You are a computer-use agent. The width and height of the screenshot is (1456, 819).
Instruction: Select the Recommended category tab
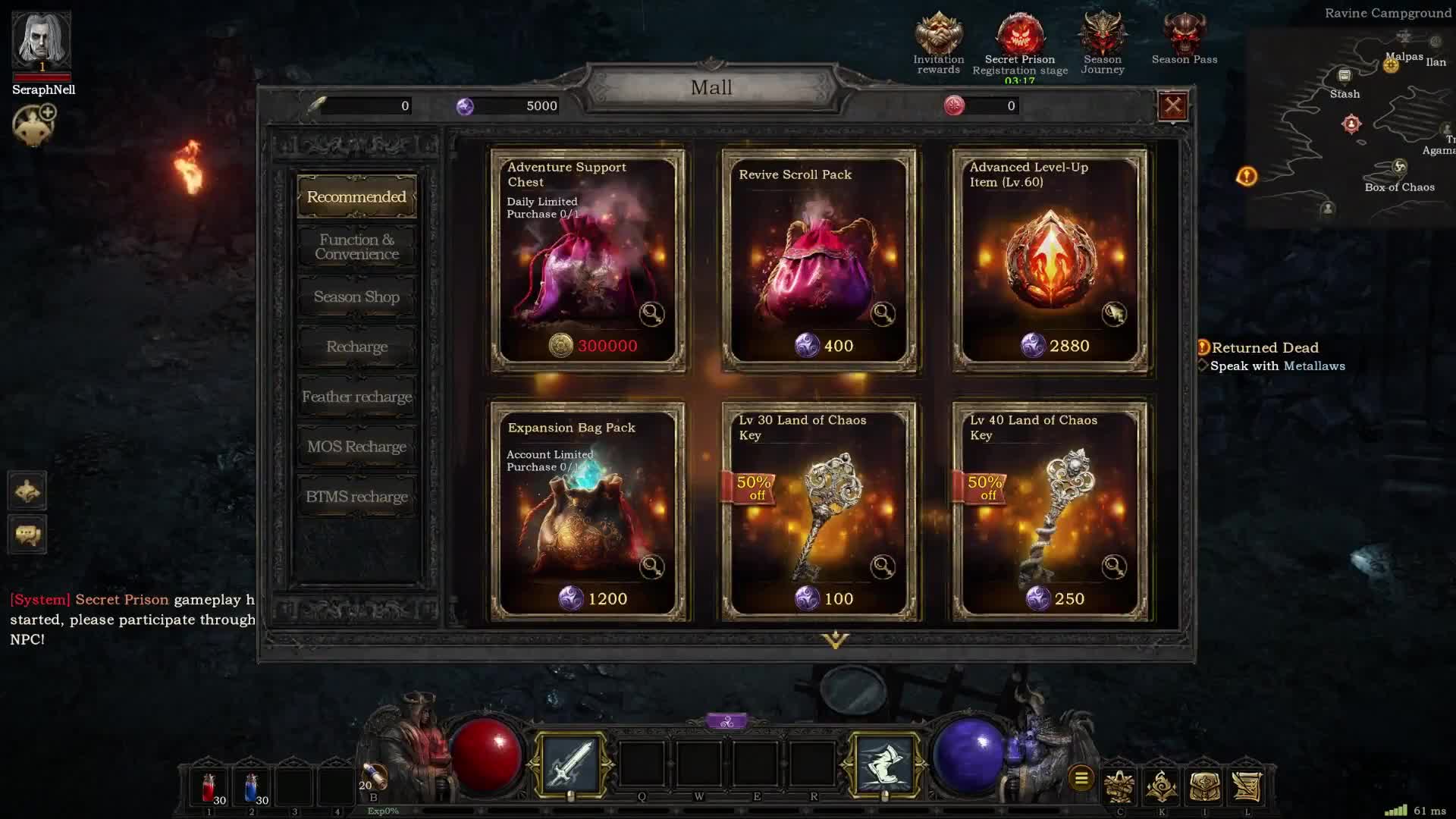(356, 197)
